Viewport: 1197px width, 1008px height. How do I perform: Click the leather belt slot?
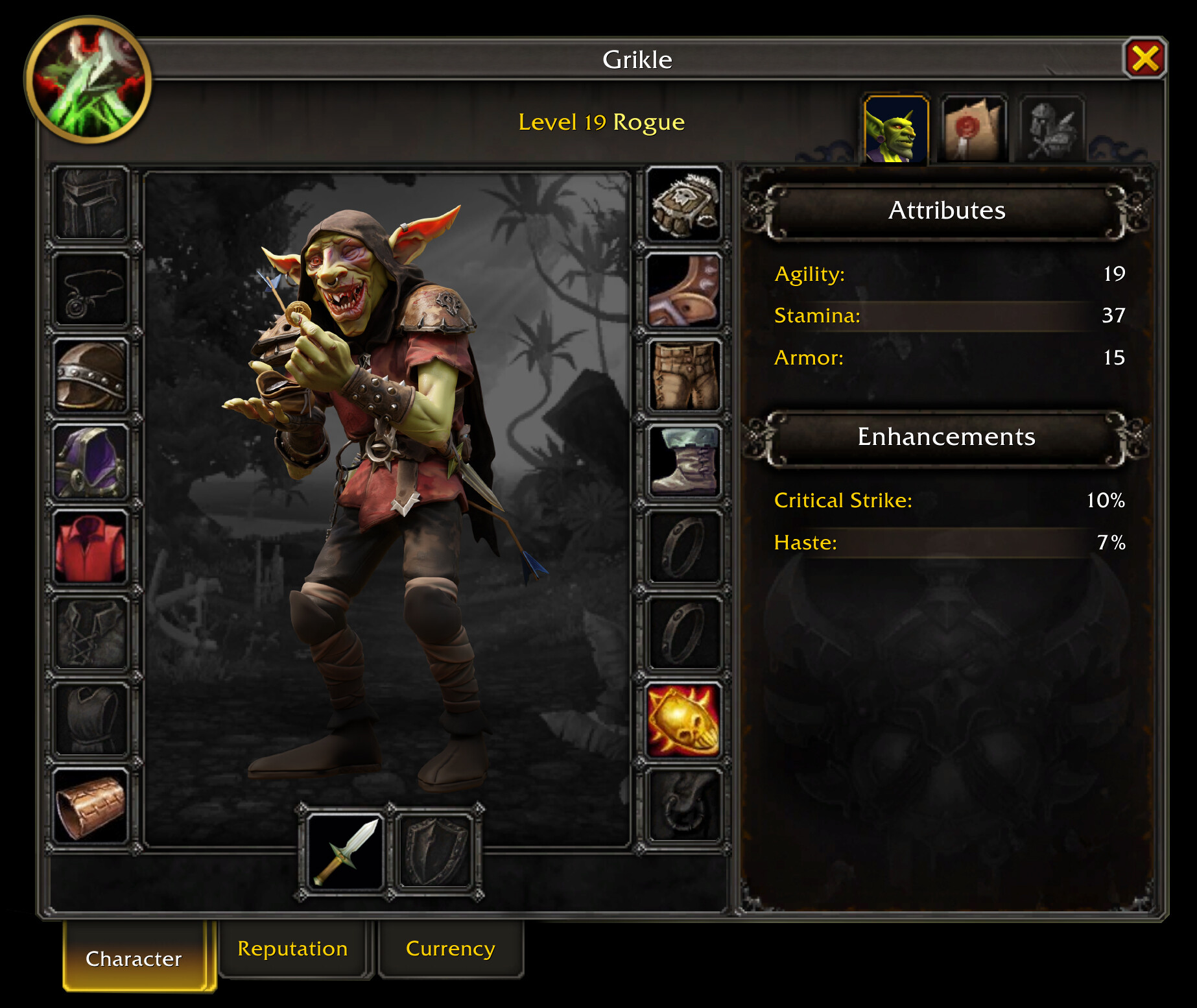[684, 290]
